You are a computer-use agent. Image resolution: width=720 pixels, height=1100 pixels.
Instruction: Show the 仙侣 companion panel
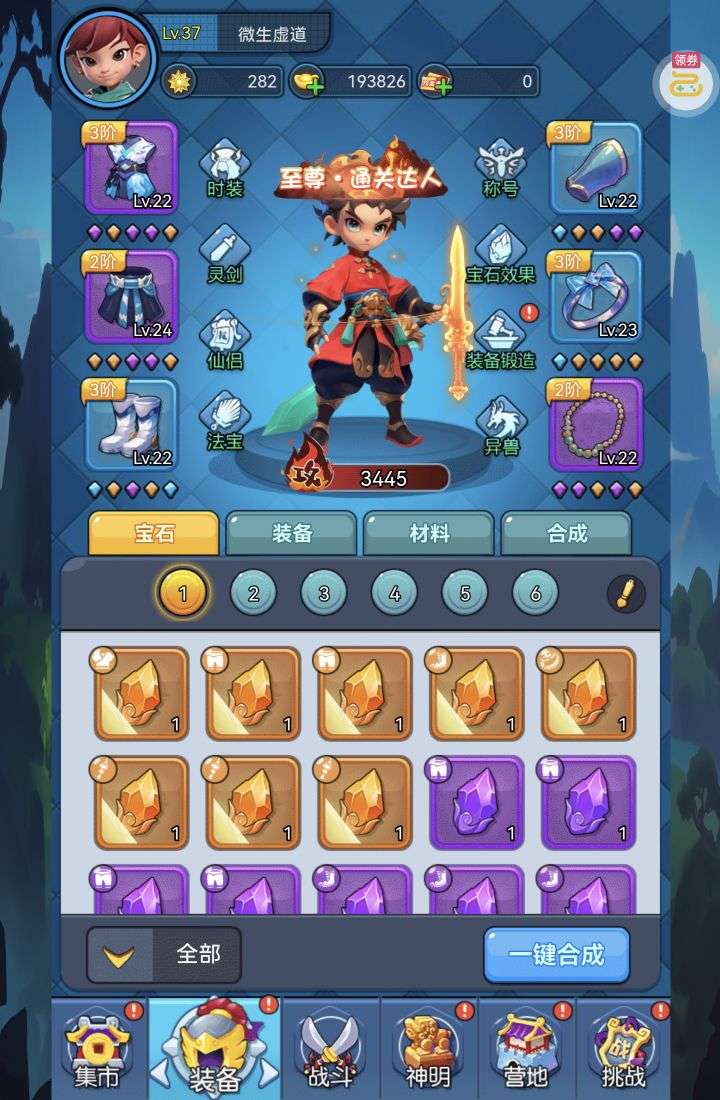point(224,340)
